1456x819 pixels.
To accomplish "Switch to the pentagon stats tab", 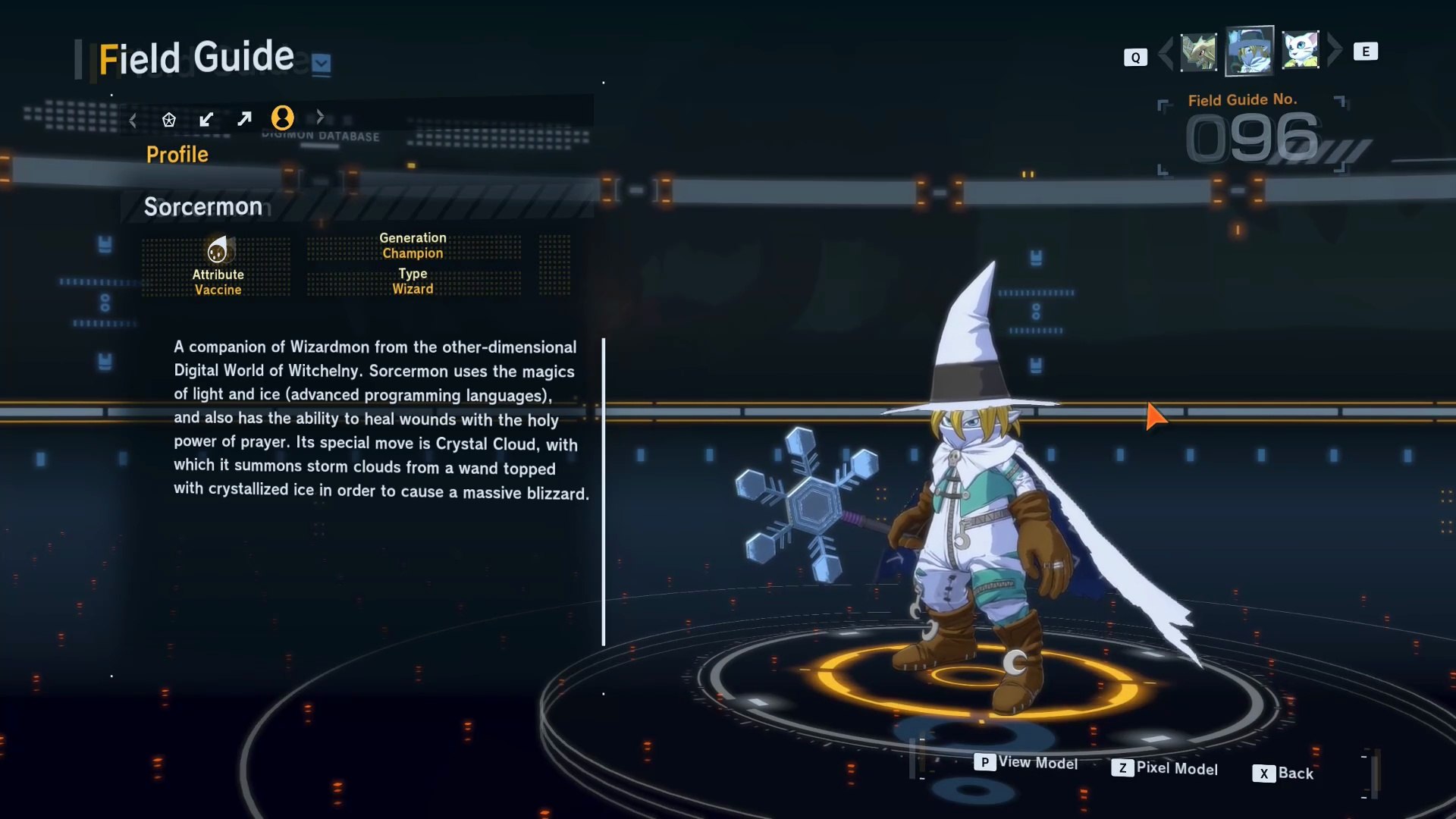I will pos(169,120).
